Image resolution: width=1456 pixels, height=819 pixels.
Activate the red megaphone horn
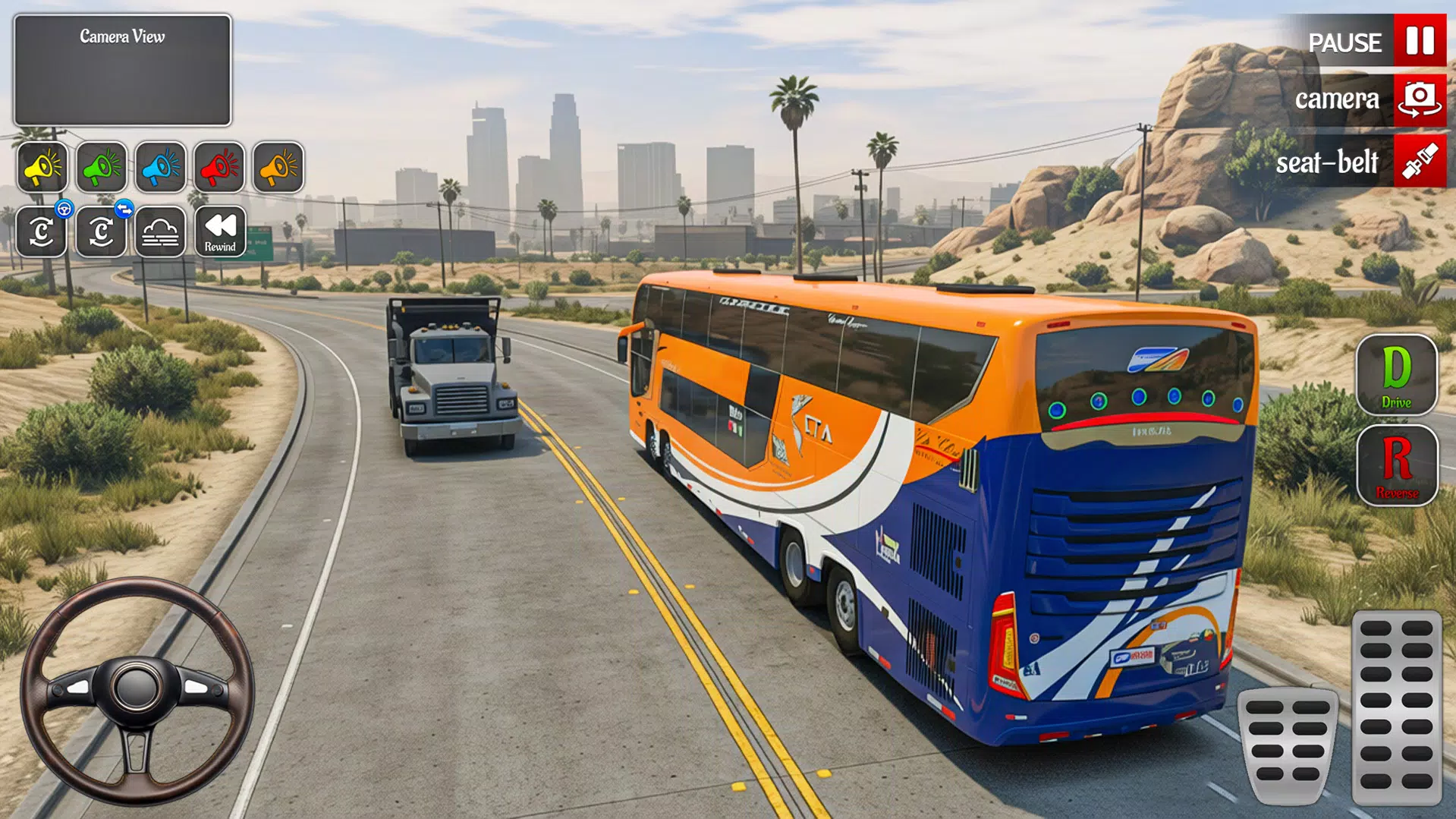(218, 168)
